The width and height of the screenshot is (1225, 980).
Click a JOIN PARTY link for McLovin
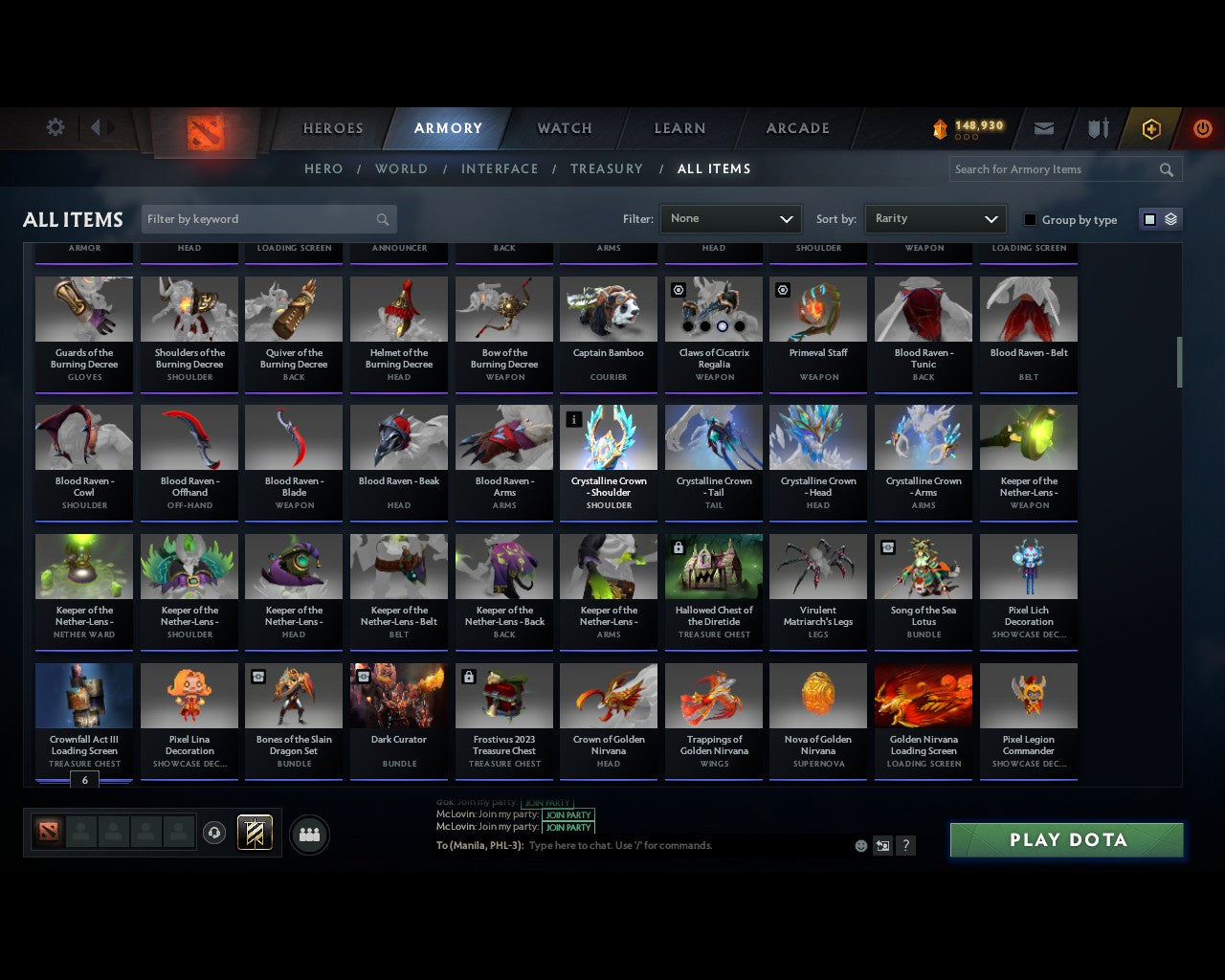[x=568, y=814]
